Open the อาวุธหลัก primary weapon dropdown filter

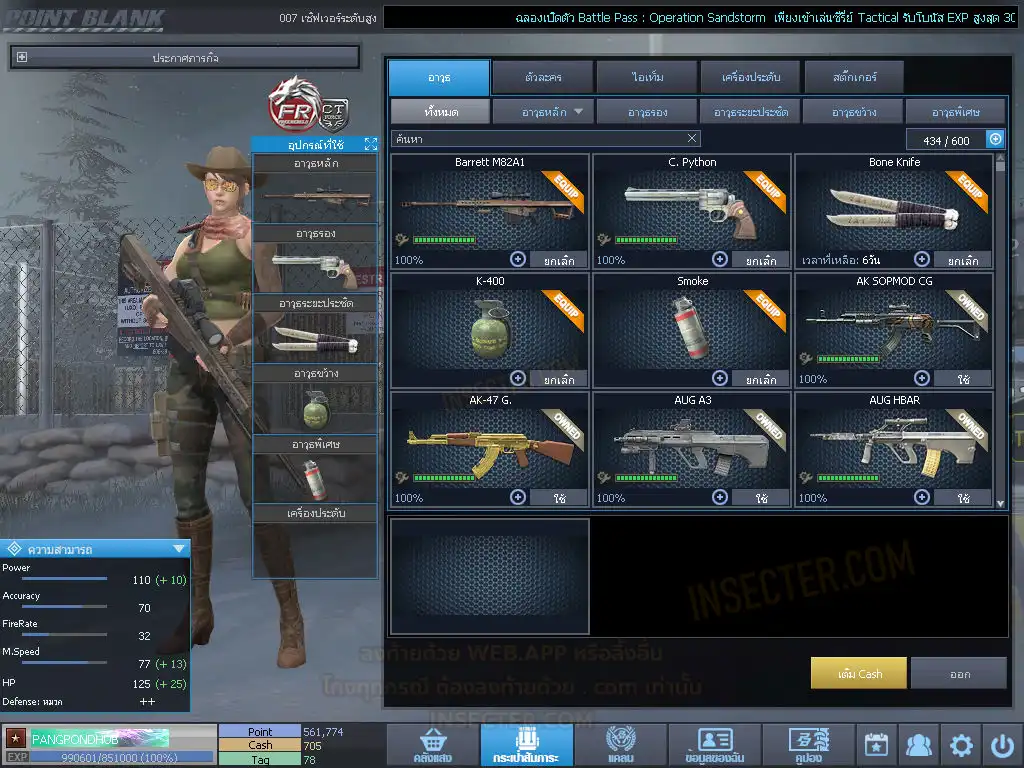[x=543, y=112]
